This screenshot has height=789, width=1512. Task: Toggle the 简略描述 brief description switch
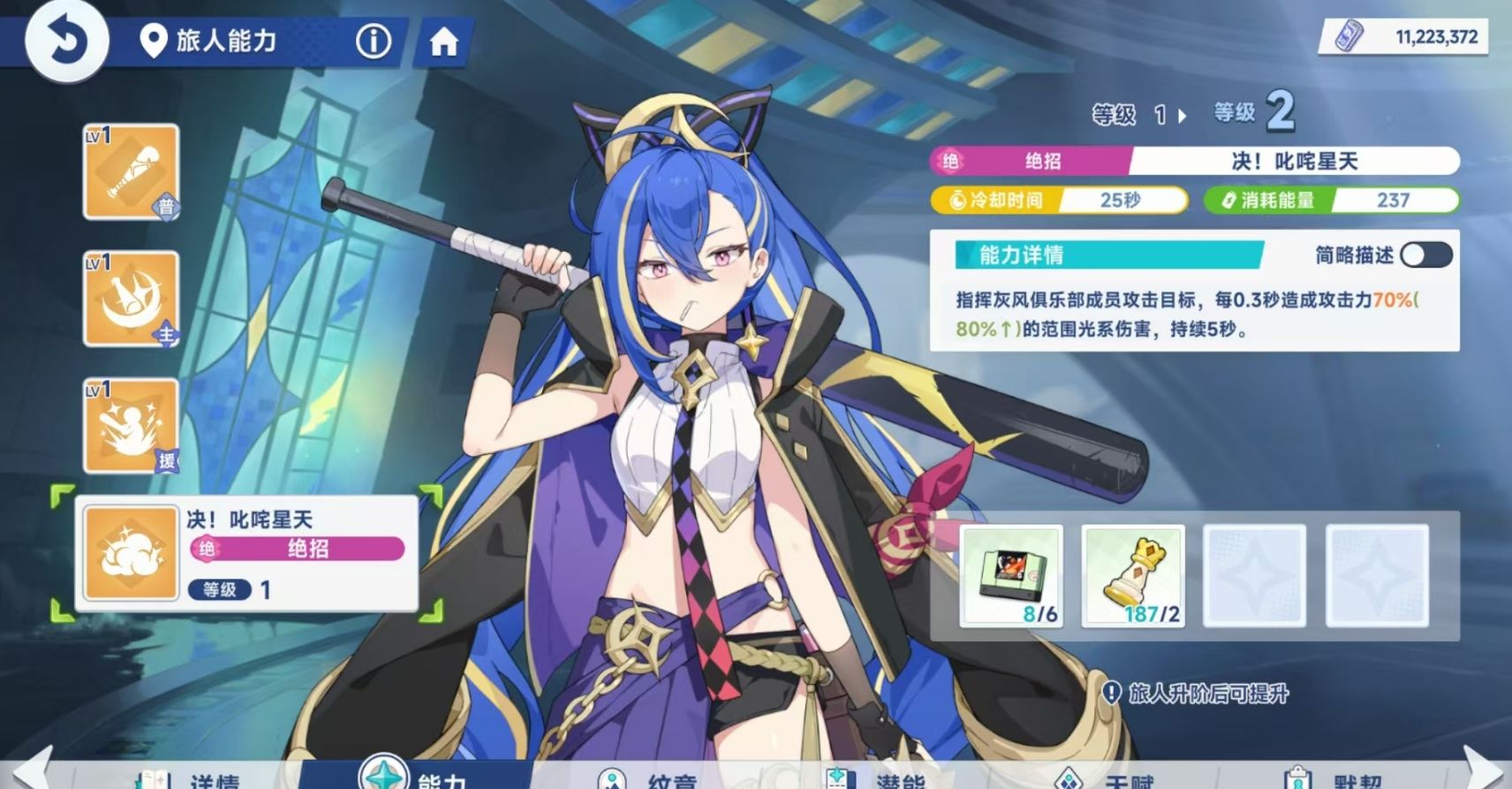(x=1425, y=255)
